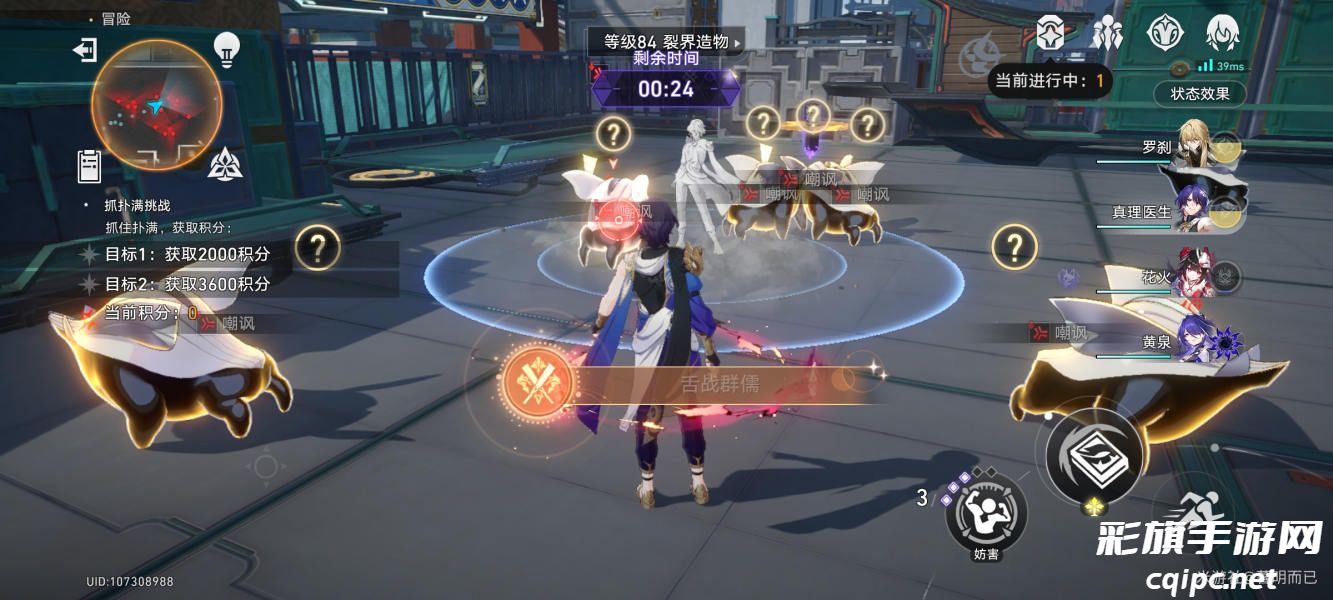Trigger the 舌战群儒 skill icon
Screen dimensions: 1333x600
[538, 382]
